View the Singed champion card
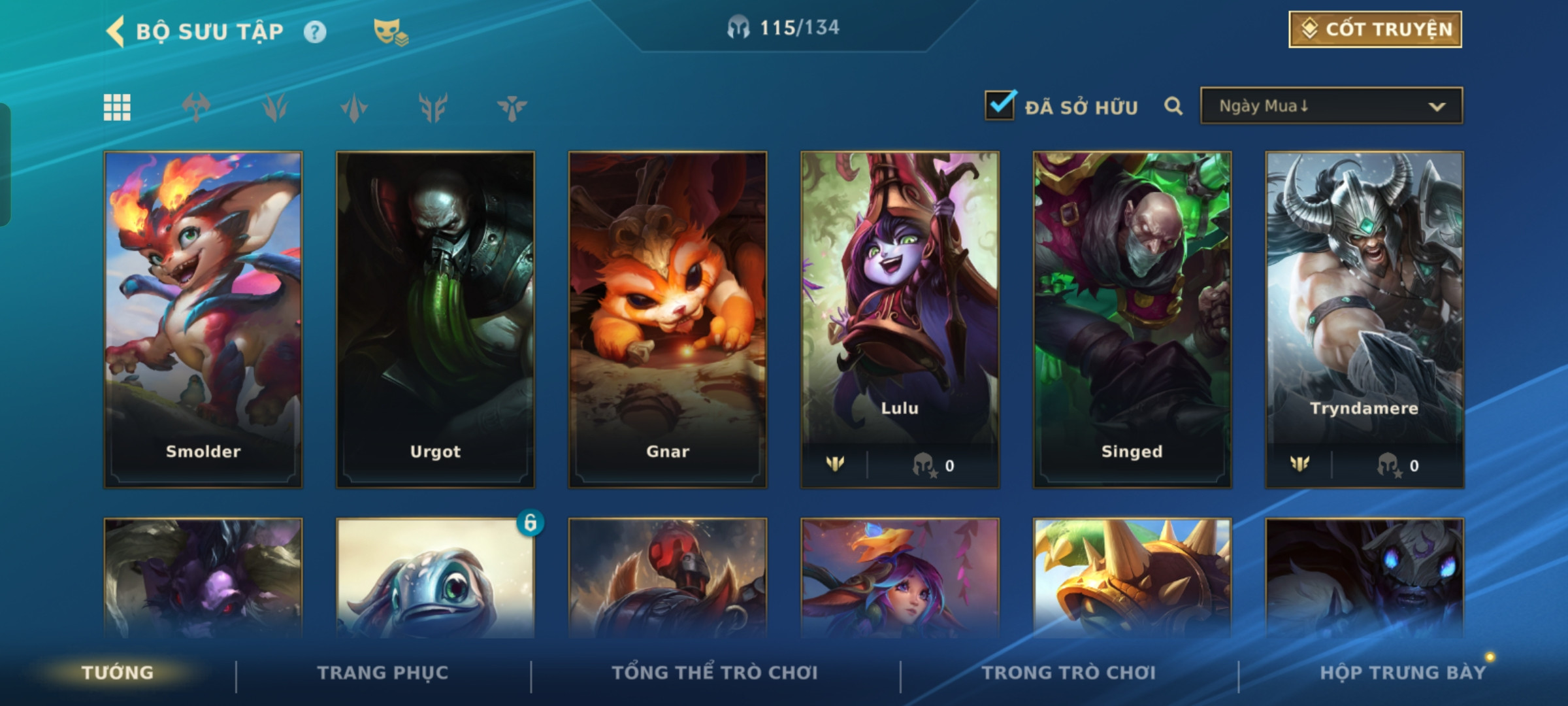 [x=1132, y=320]
